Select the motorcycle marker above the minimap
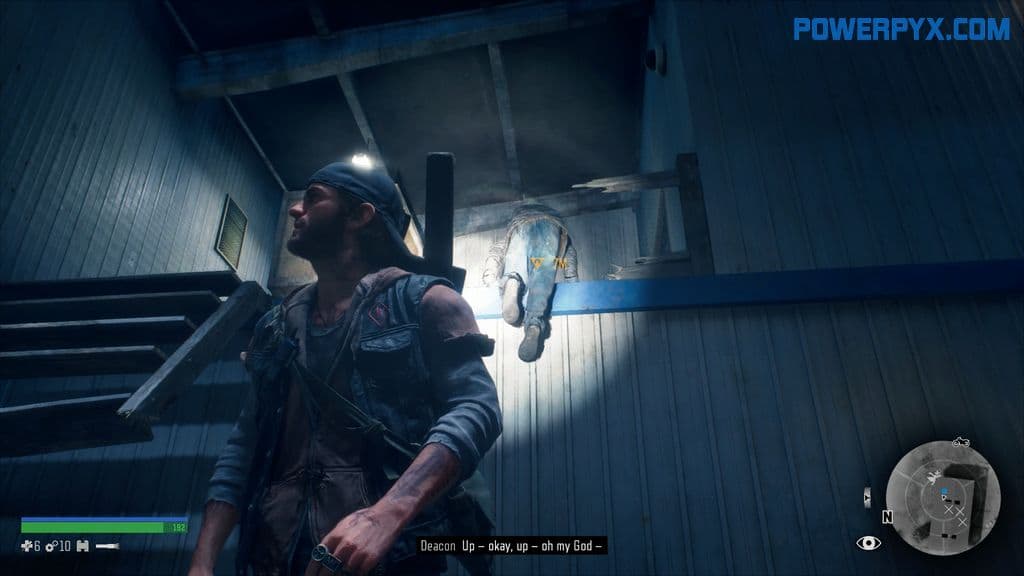The width and height of the screenshot is (1024, 576). point(962,441)
